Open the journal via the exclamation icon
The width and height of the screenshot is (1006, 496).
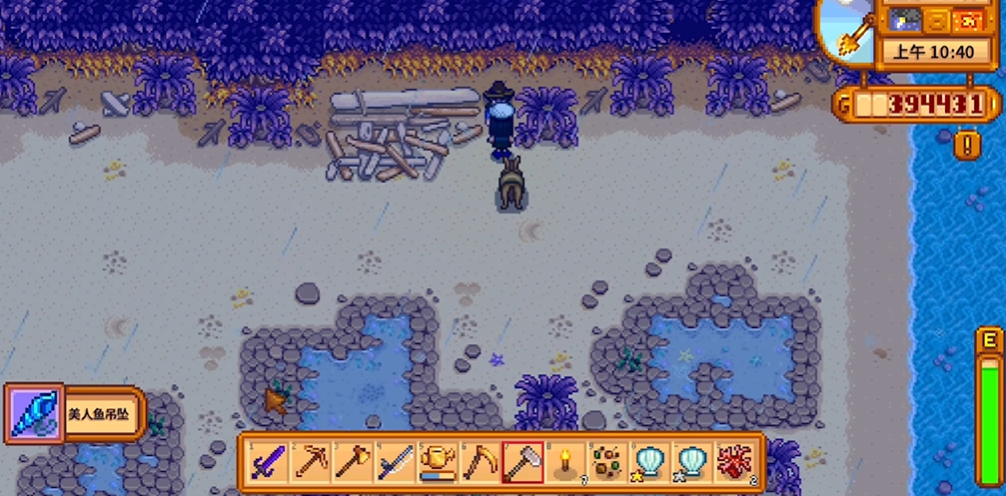coord(967,146)
